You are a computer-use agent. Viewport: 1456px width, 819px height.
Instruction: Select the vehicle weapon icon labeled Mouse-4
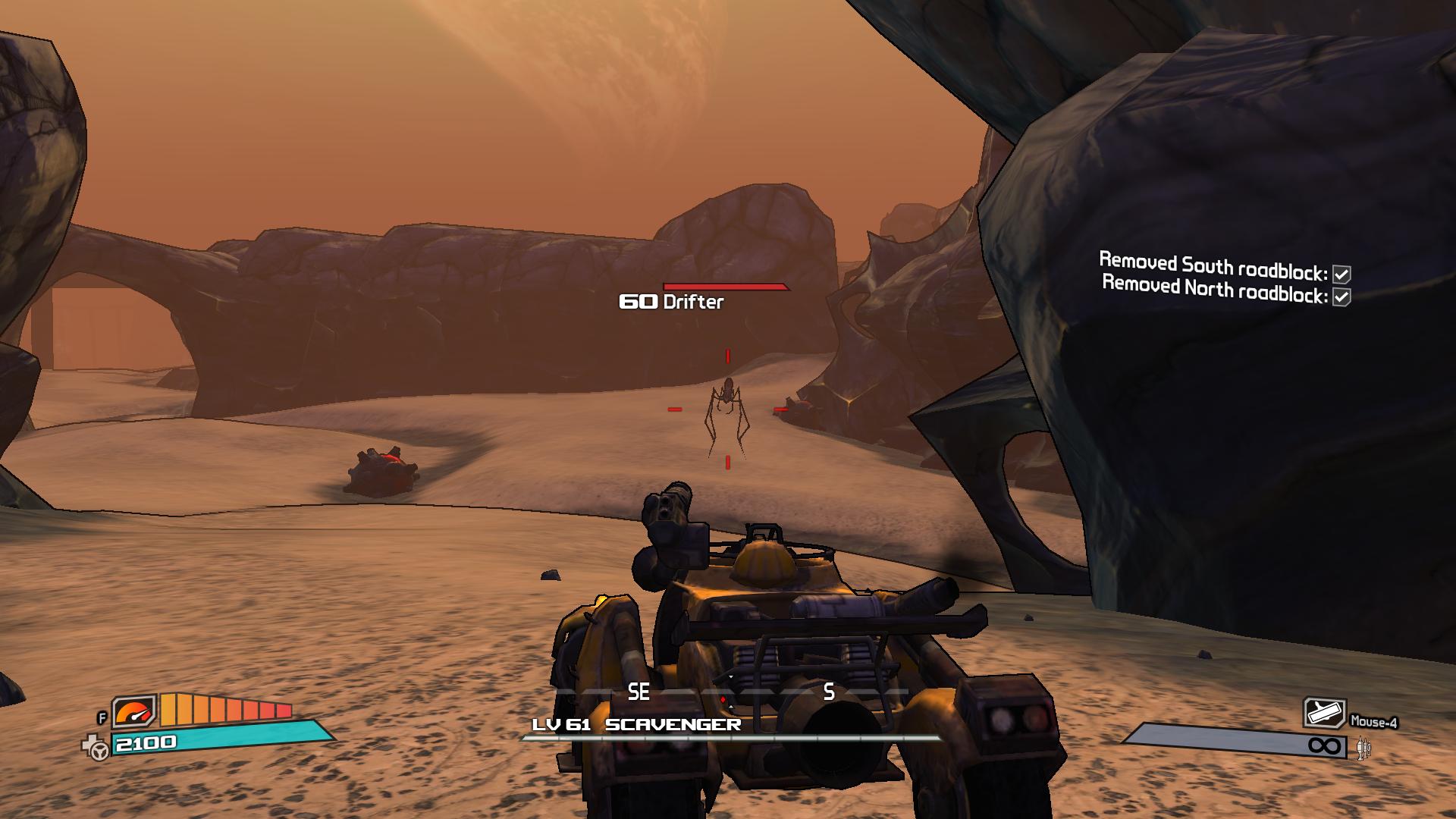(x=1324, y=714)
